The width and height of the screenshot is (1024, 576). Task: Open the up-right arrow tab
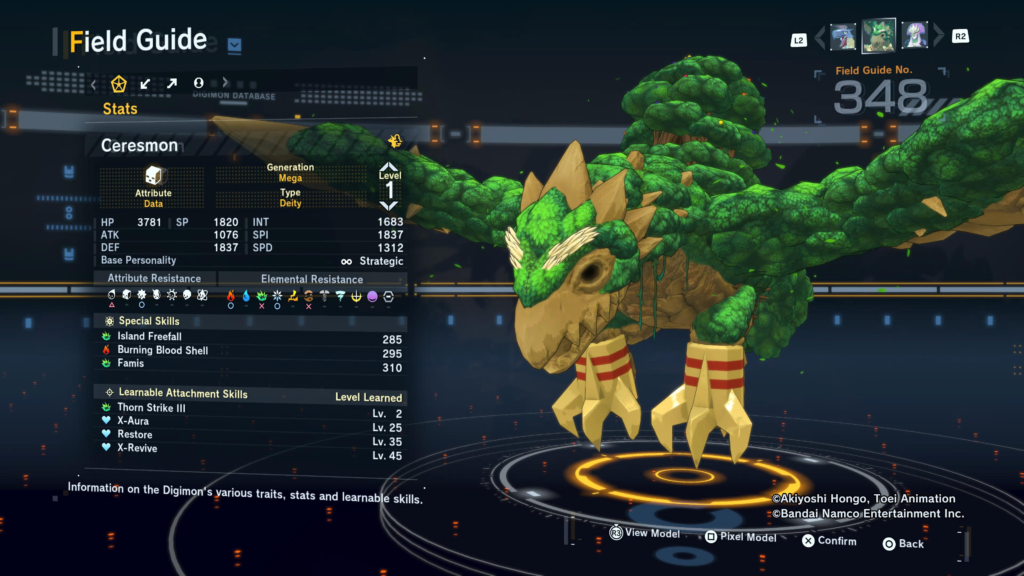point(171,83)
